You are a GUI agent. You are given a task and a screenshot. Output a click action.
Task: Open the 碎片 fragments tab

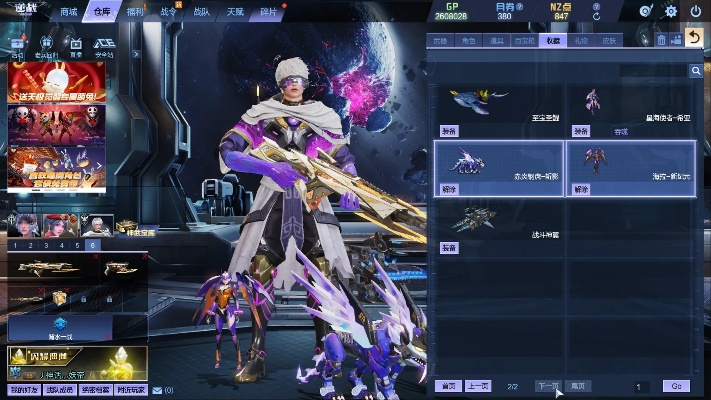tap(268, 12)
